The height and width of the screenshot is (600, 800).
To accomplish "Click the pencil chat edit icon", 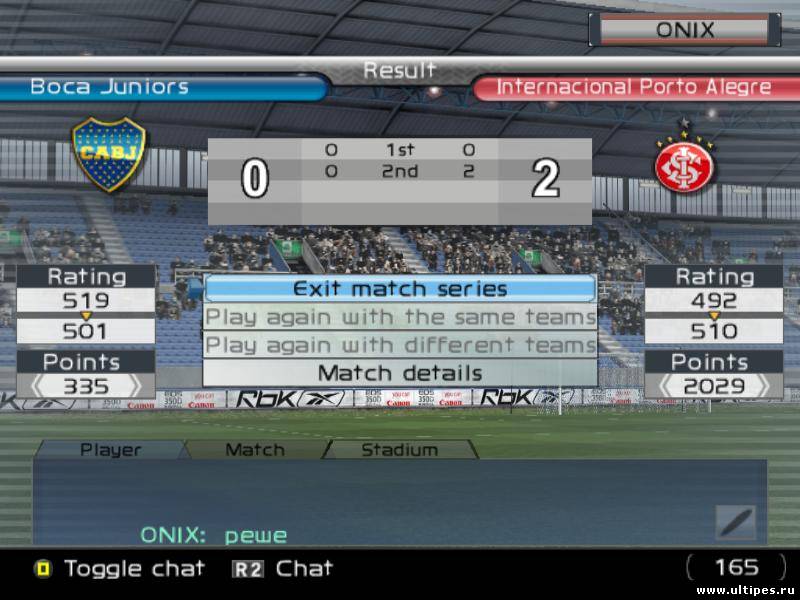I will [735, 522].
